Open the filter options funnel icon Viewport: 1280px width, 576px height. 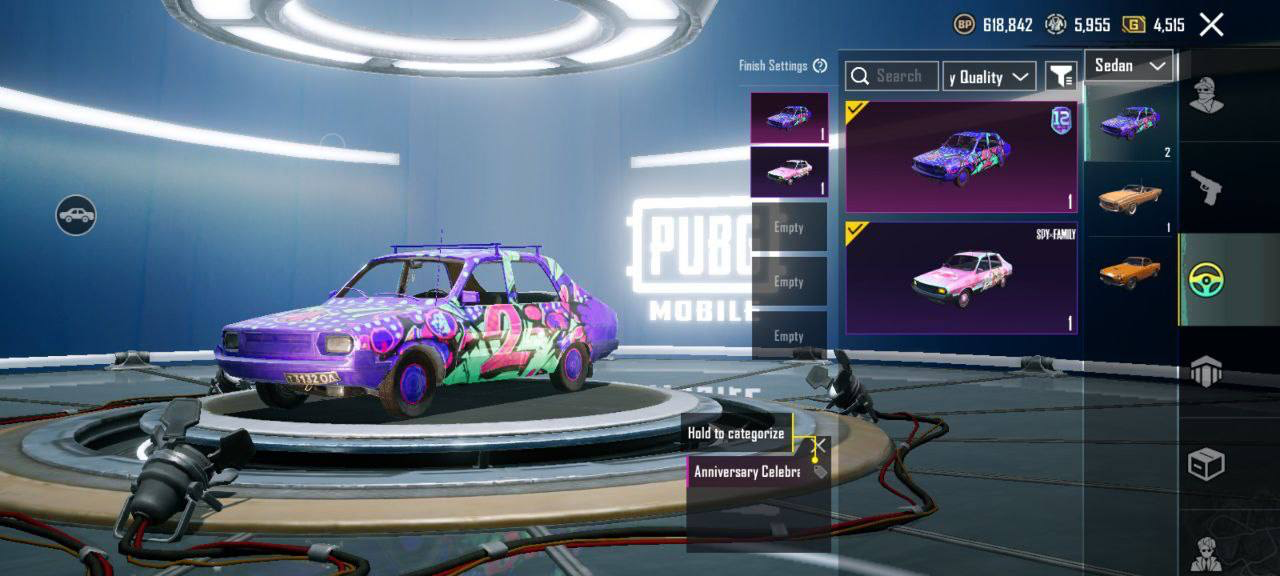pos(1060,76)
